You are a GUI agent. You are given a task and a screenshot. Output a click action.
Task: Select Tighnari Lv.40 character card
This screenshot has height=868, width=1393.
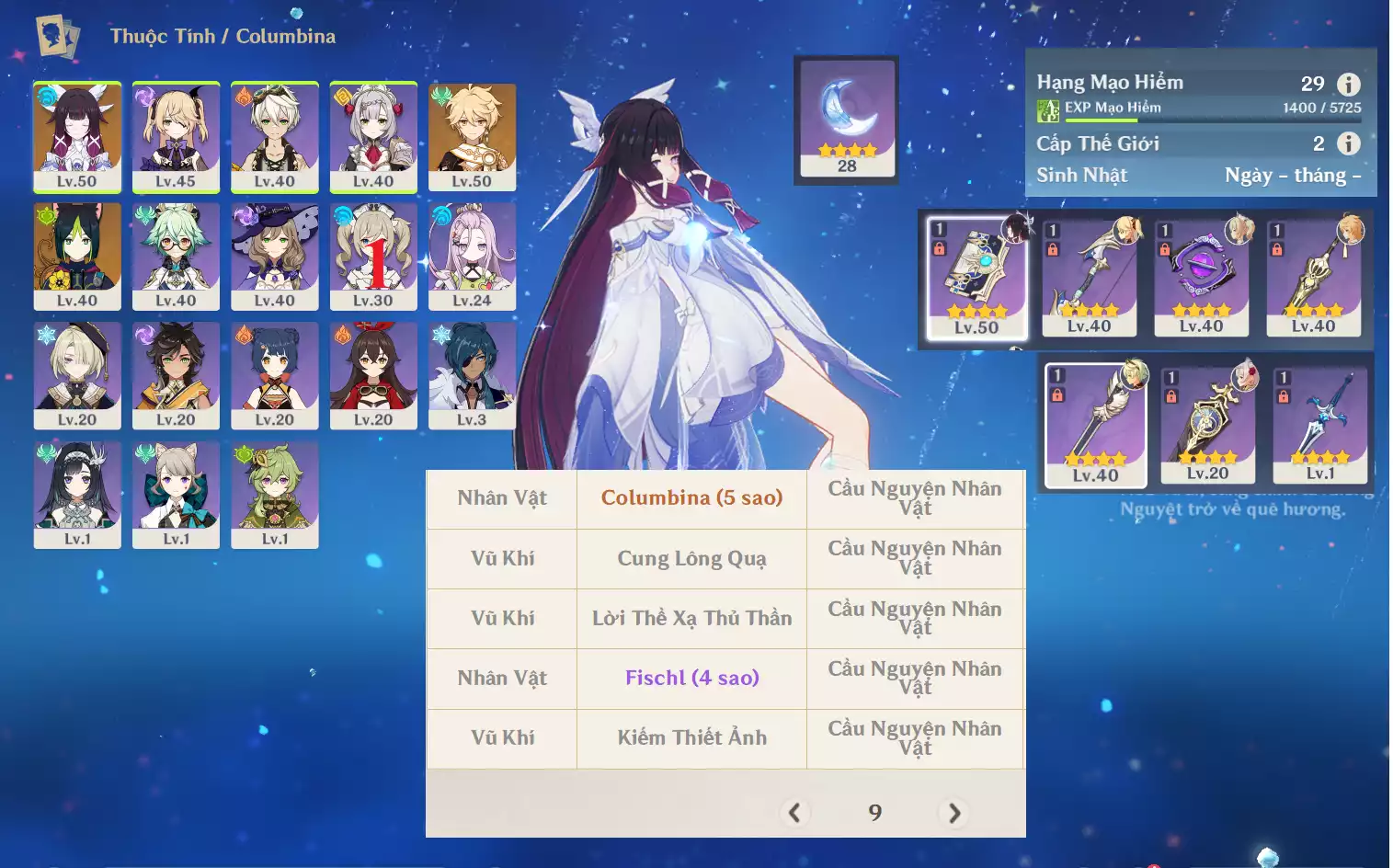point(77,256)
